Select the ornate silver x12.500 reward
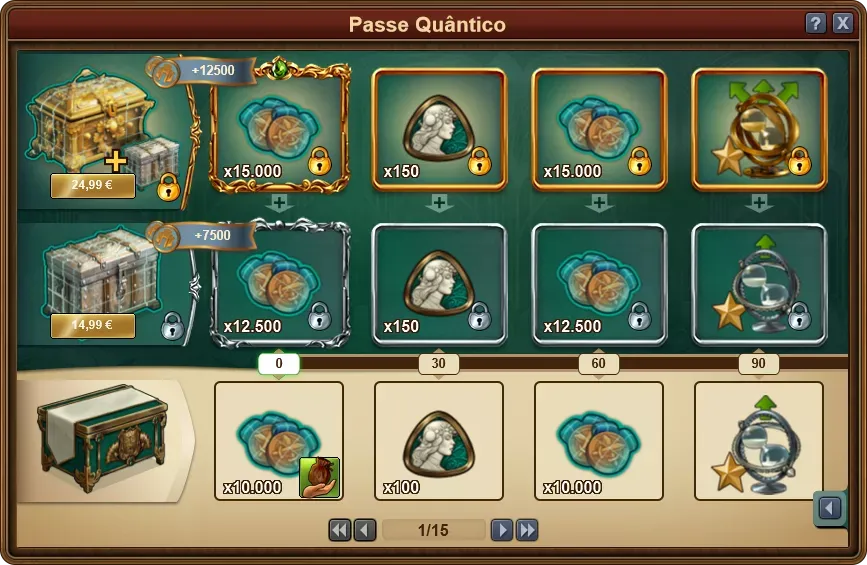Image resolution: width=867 pixels, height=565 pixels. [x=279, y=285]
